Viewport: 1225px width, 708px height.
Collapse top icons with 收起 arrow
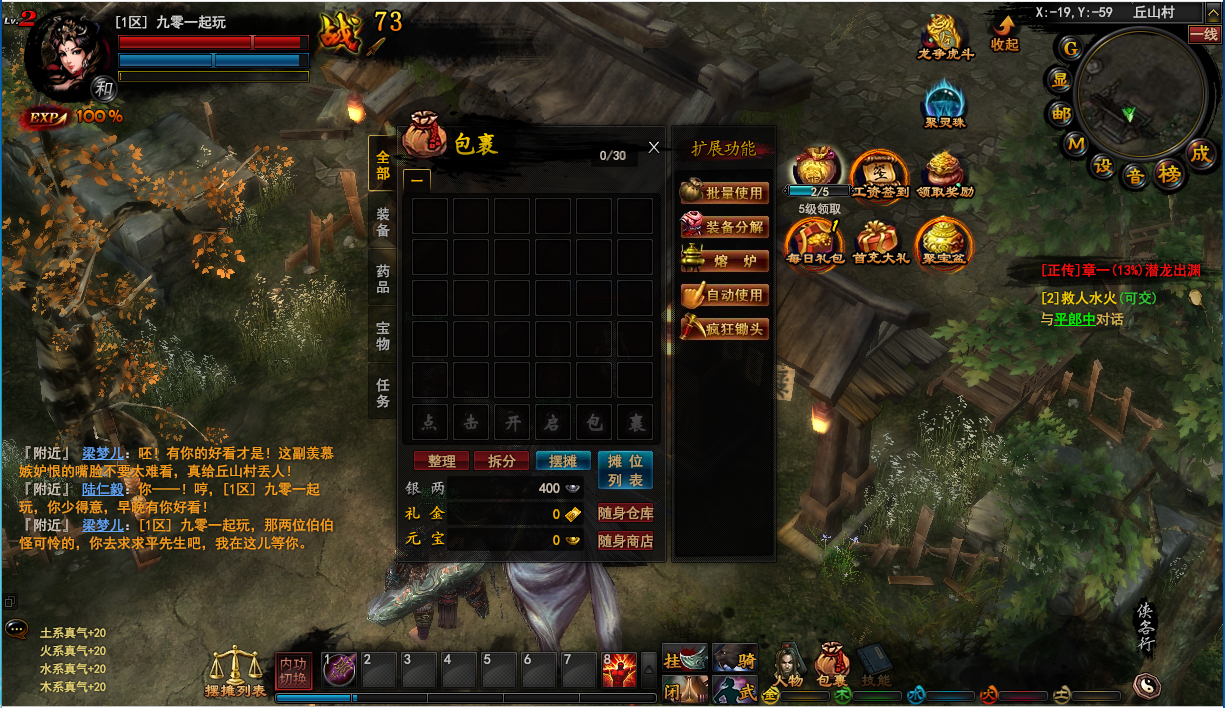coord(1004,33)
